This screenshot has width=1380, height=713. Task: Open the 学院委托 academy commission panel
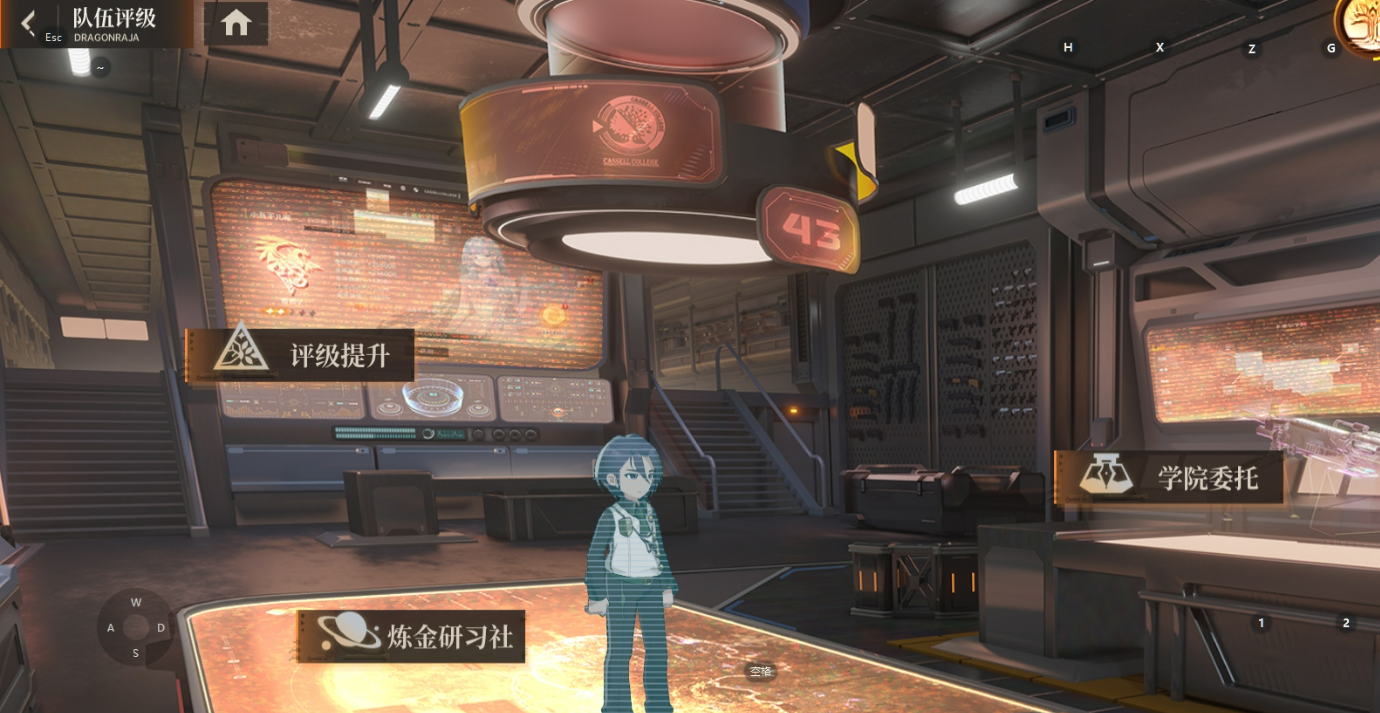tap(1169, 477)
